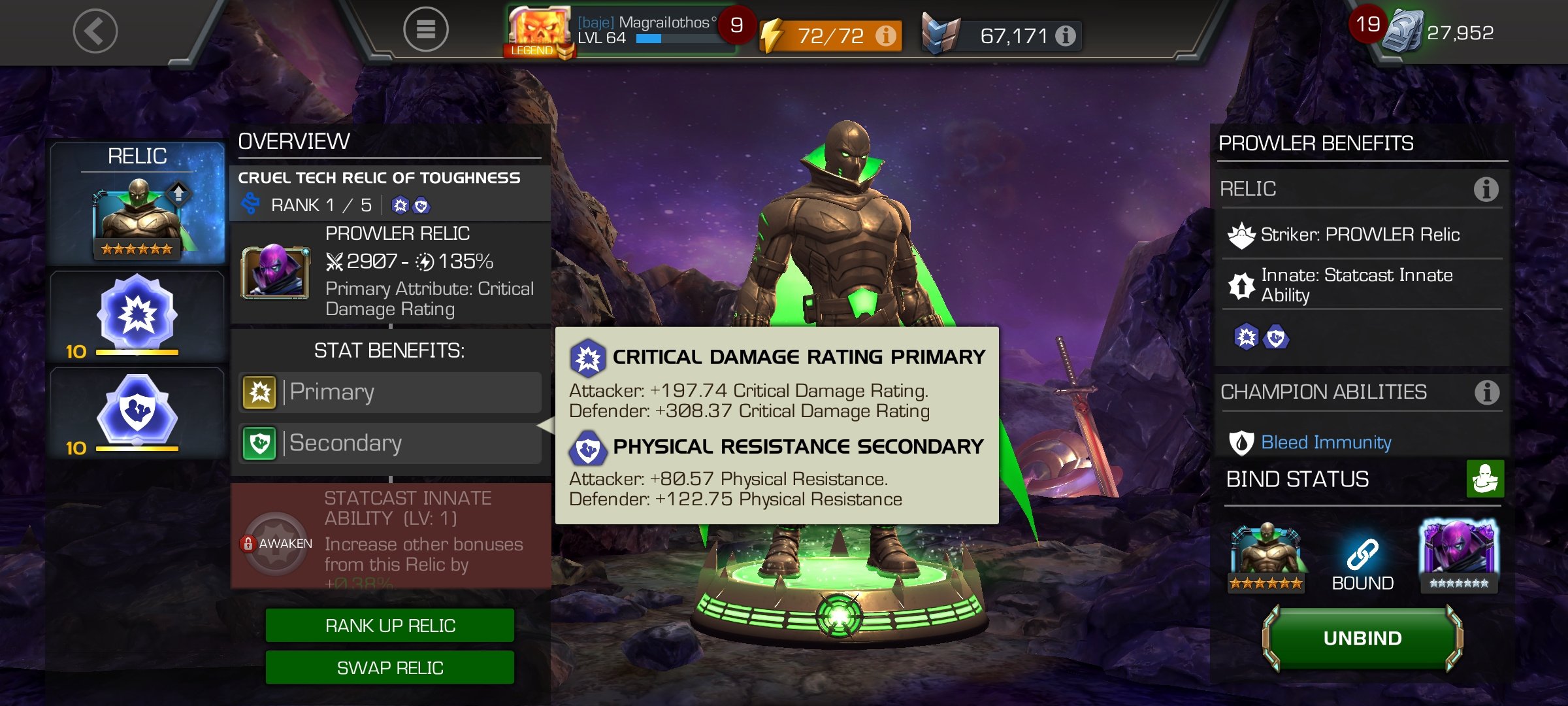The height and width of the screenshot is (706, 1568).
Task: View battle chips info icon
Action: pyautogui.click(x=1066, y=35)
